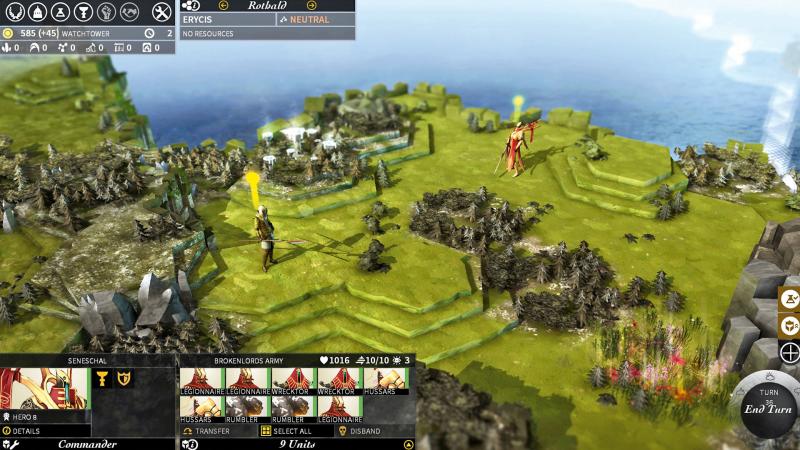Disband the Brokenlords army
This screenshot has width=800, height=450.
362,431
